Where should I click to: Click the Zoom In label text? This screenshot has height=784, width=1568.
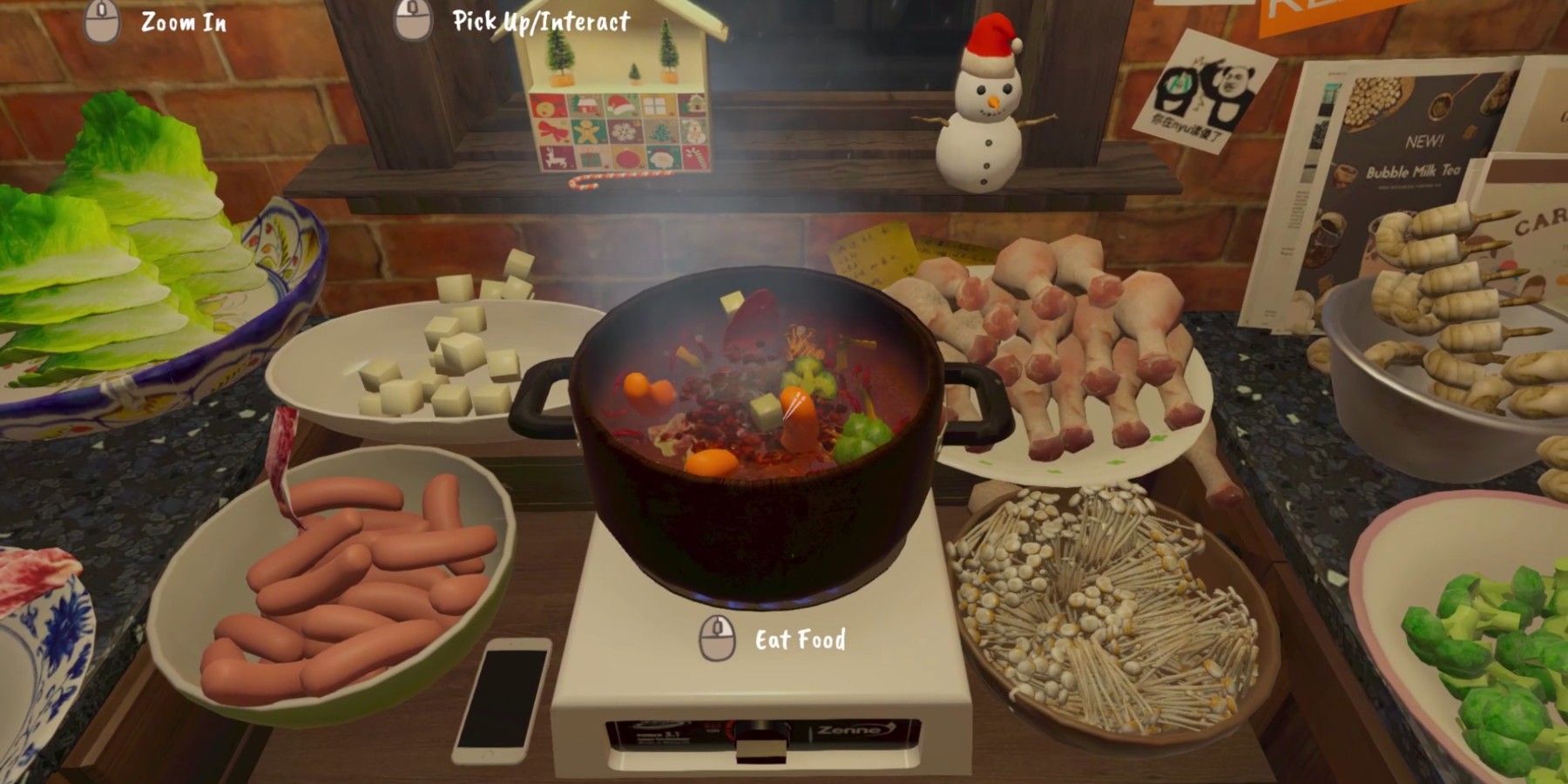click(183, 20)
